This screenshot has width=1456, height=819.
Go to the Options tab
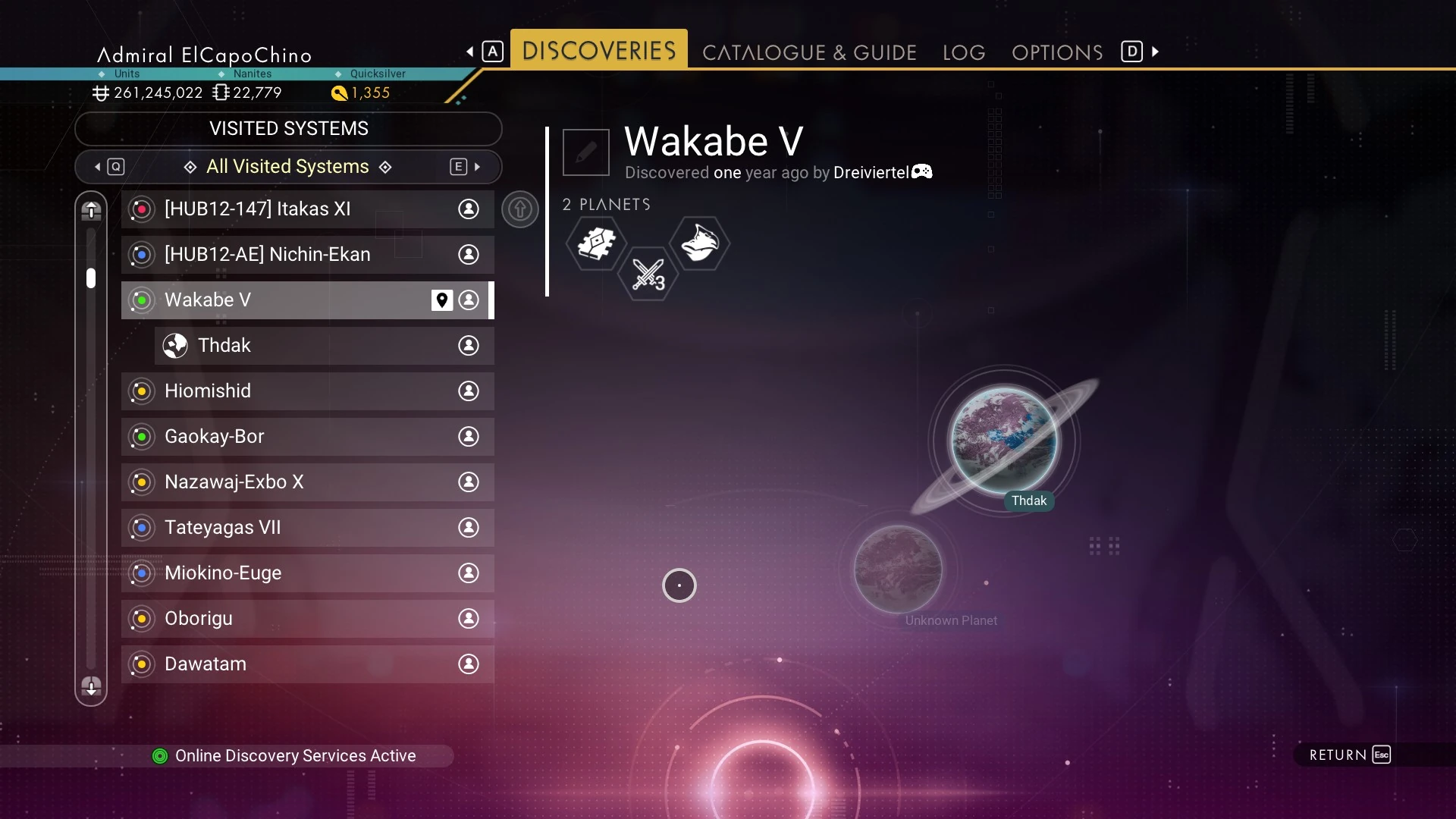tap(1057, 52)
